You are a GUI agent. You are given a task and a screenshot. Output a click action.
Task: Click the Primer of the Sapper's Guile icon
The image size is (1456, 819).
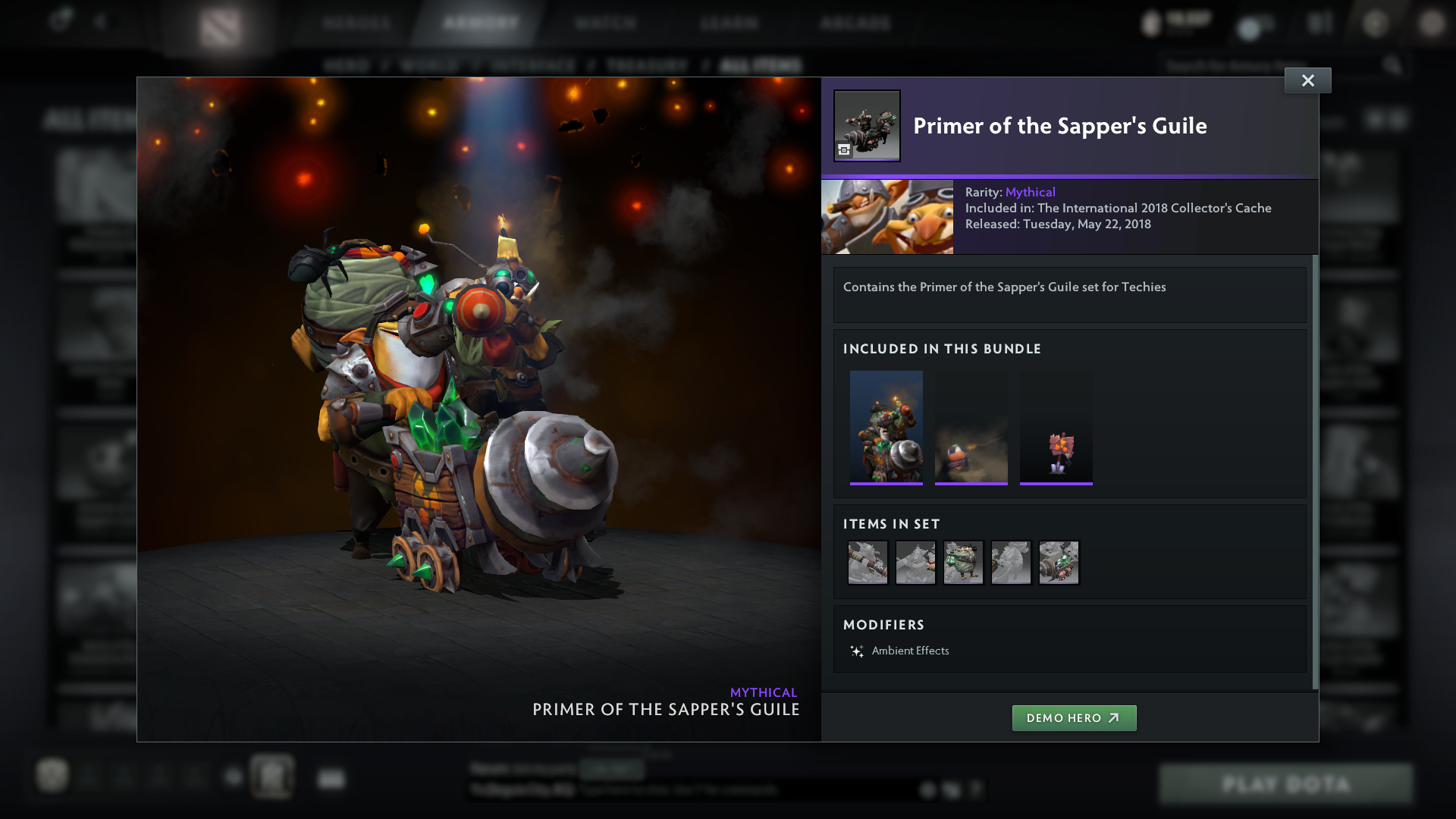pyautogui.click(x=867, y=126)
